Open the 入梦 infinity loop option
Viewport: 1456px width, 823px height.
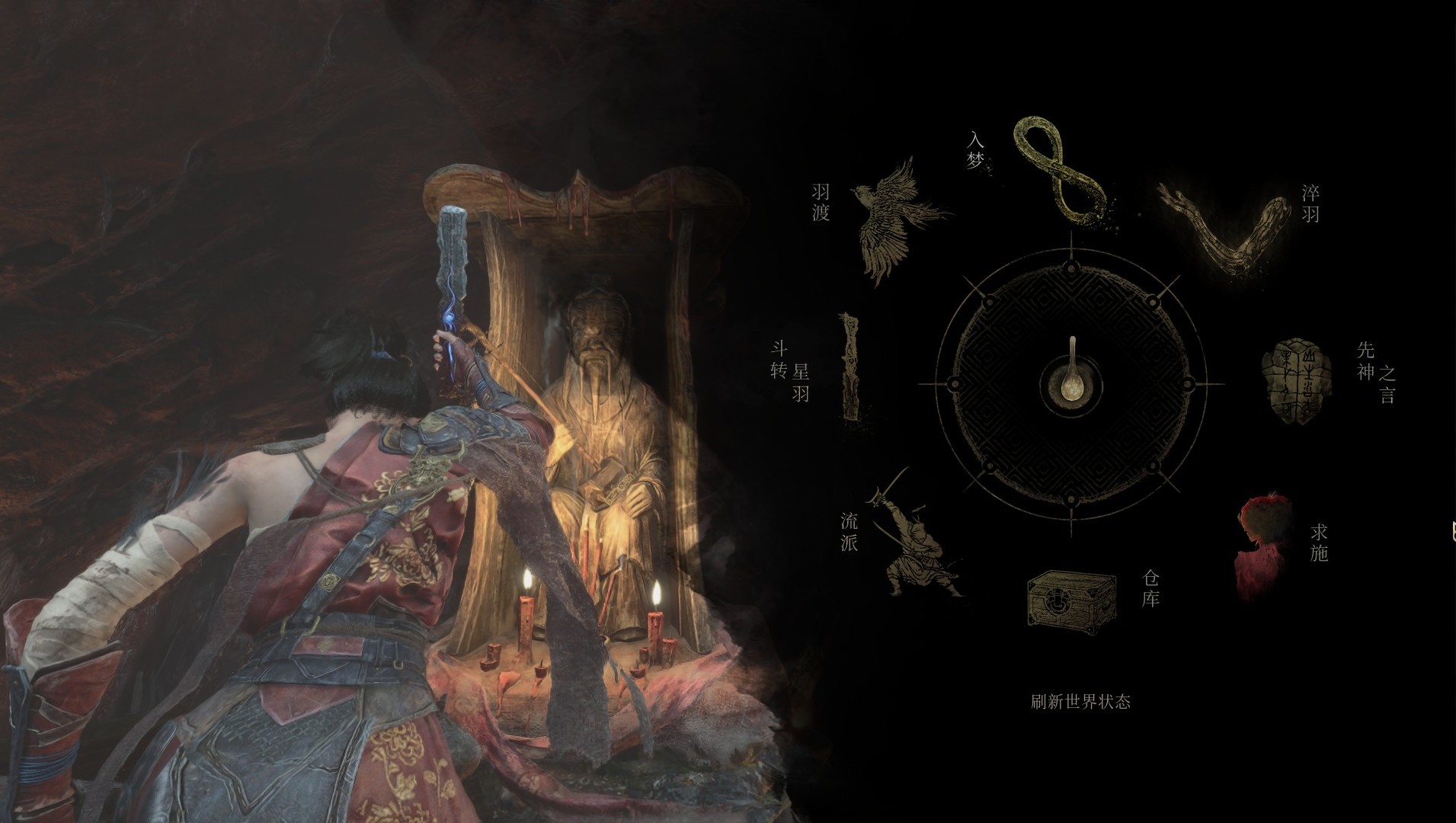point(1058,170)
